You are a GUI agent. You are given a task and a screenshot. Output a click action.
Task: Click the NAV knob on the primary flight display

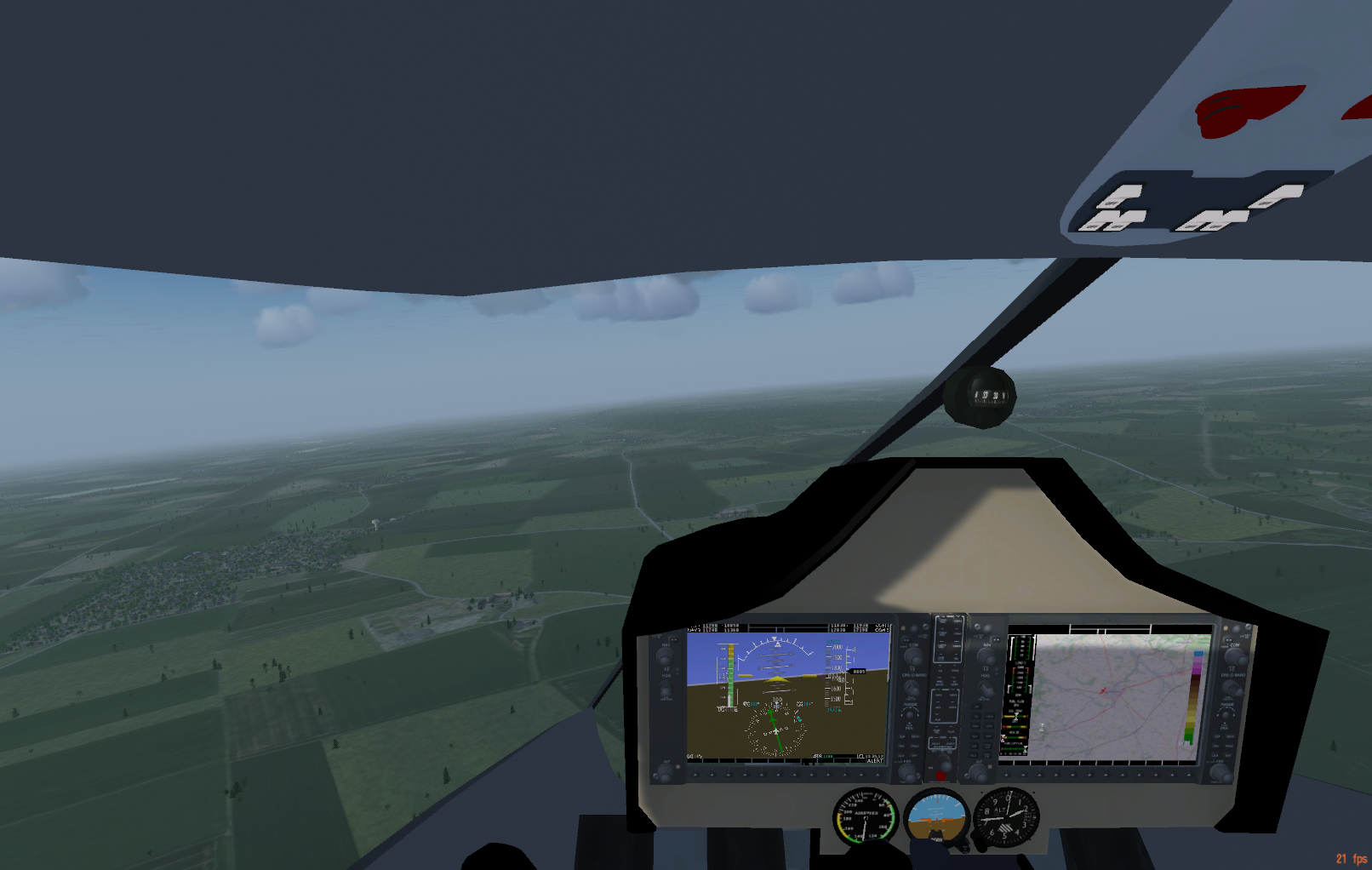click(665, 656)
